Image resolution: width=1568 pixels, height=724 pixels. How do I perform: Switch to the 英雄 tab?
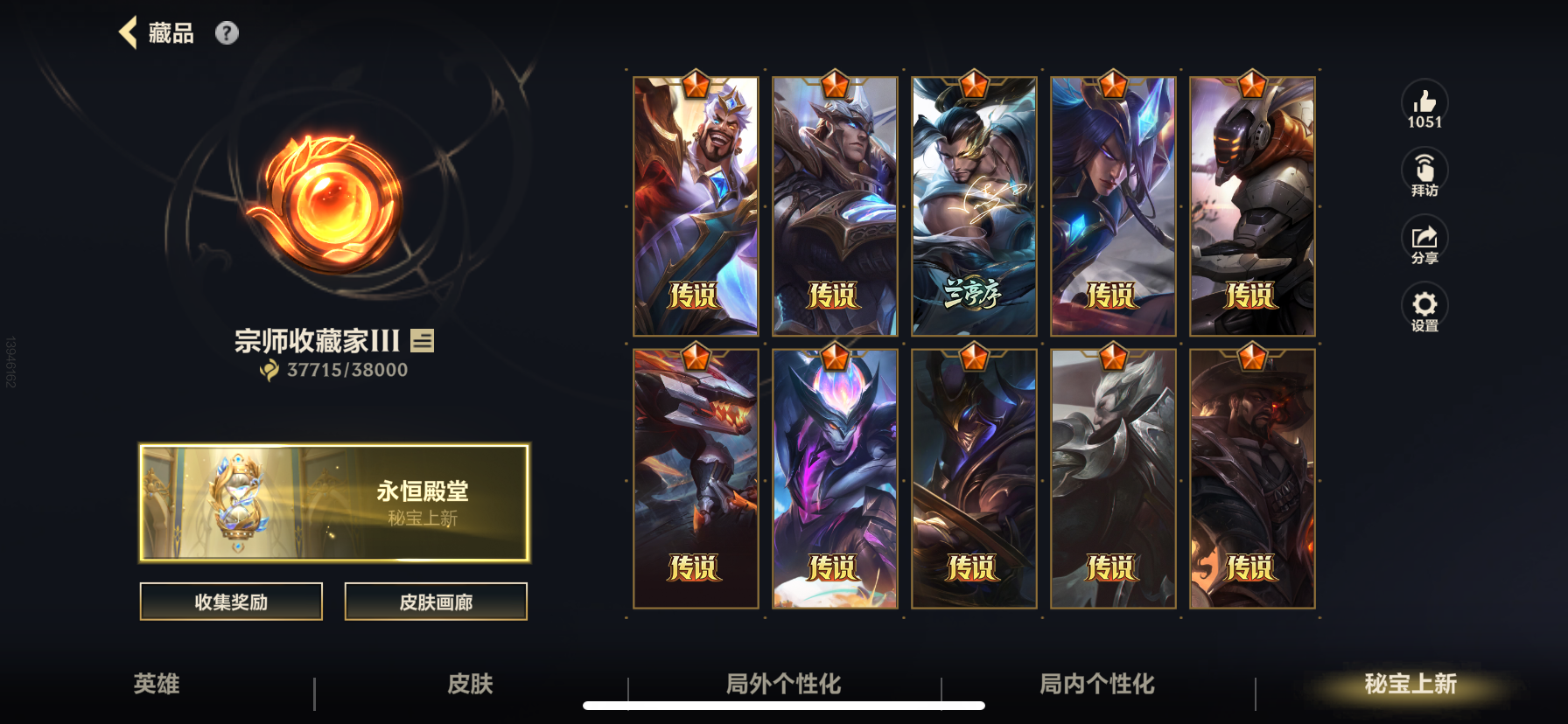point(156,686)
